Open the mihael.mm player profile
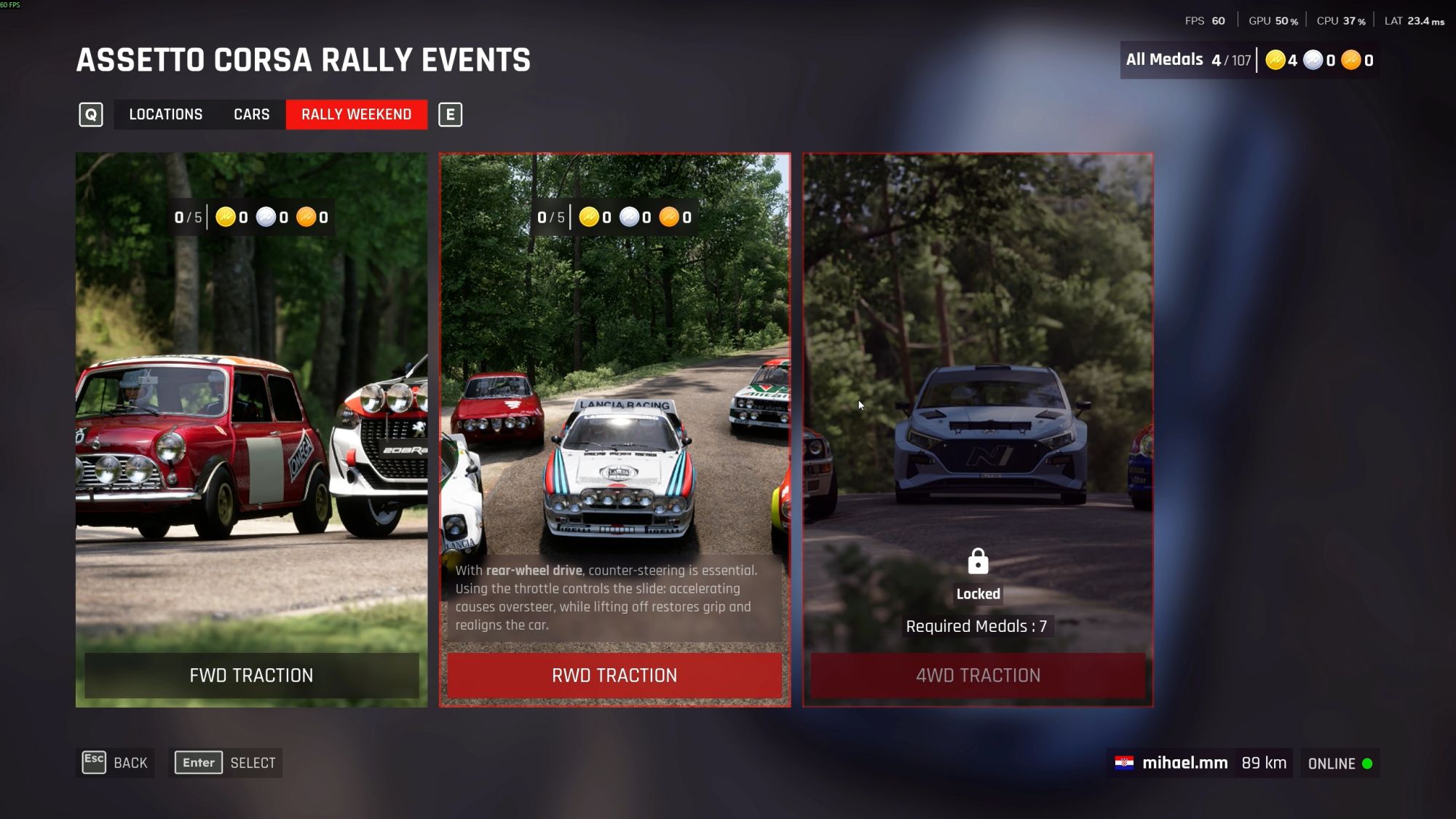Screen dimensions: 1456x819 [x=1184, y=763]
